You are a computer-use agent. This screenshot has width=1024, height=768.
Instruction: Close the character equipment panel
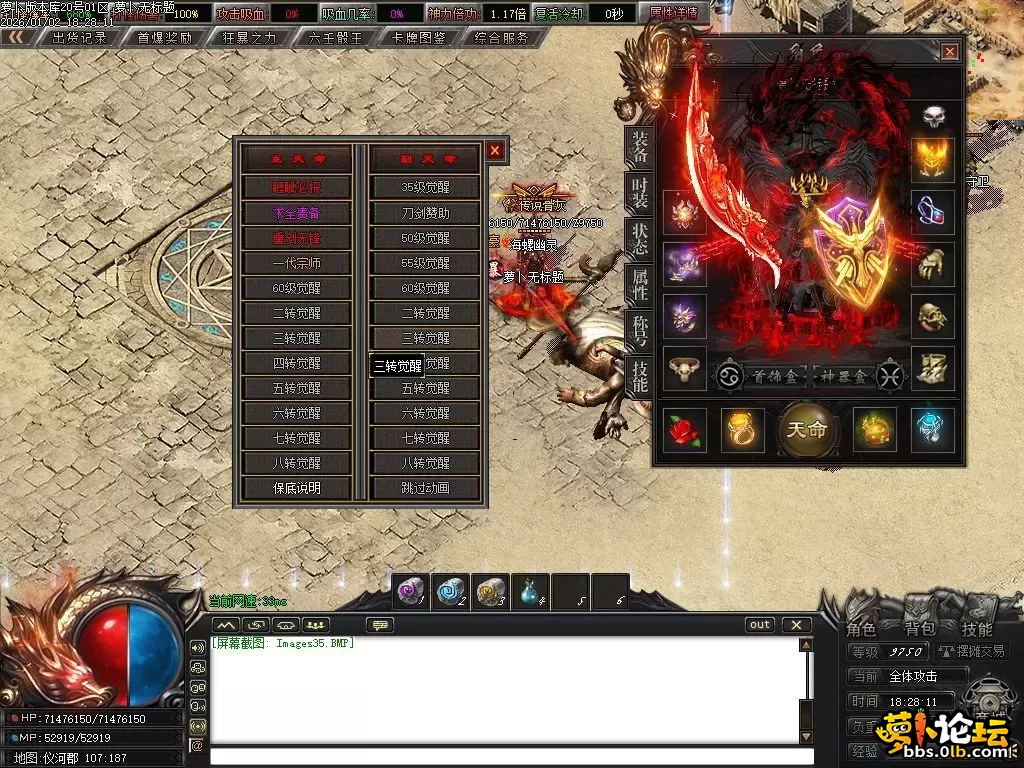tap(949, 52)
